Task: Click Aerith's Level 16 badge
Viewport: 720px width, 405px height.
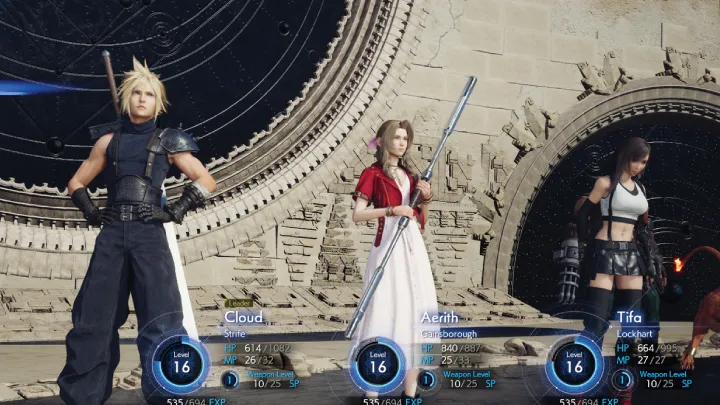Action: click(x=377, y=364)
